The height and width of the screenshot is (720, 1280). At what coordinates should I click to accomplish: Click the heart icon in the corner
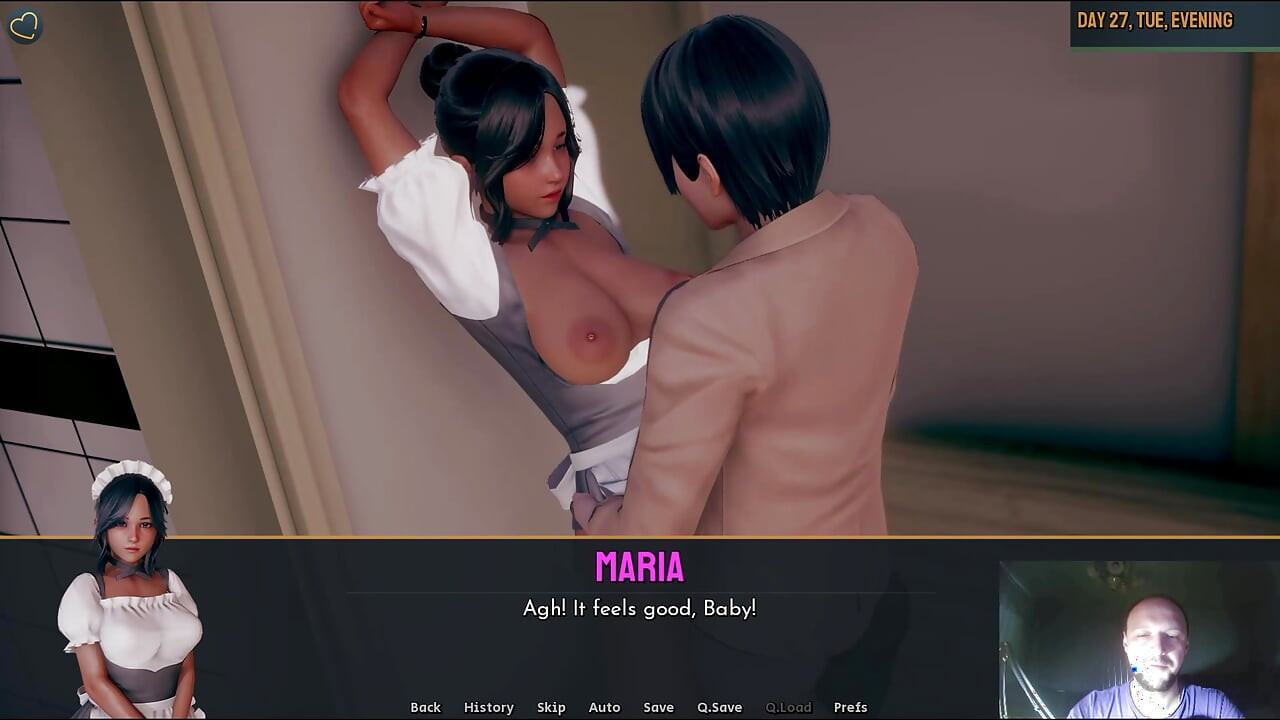[24, 25]
